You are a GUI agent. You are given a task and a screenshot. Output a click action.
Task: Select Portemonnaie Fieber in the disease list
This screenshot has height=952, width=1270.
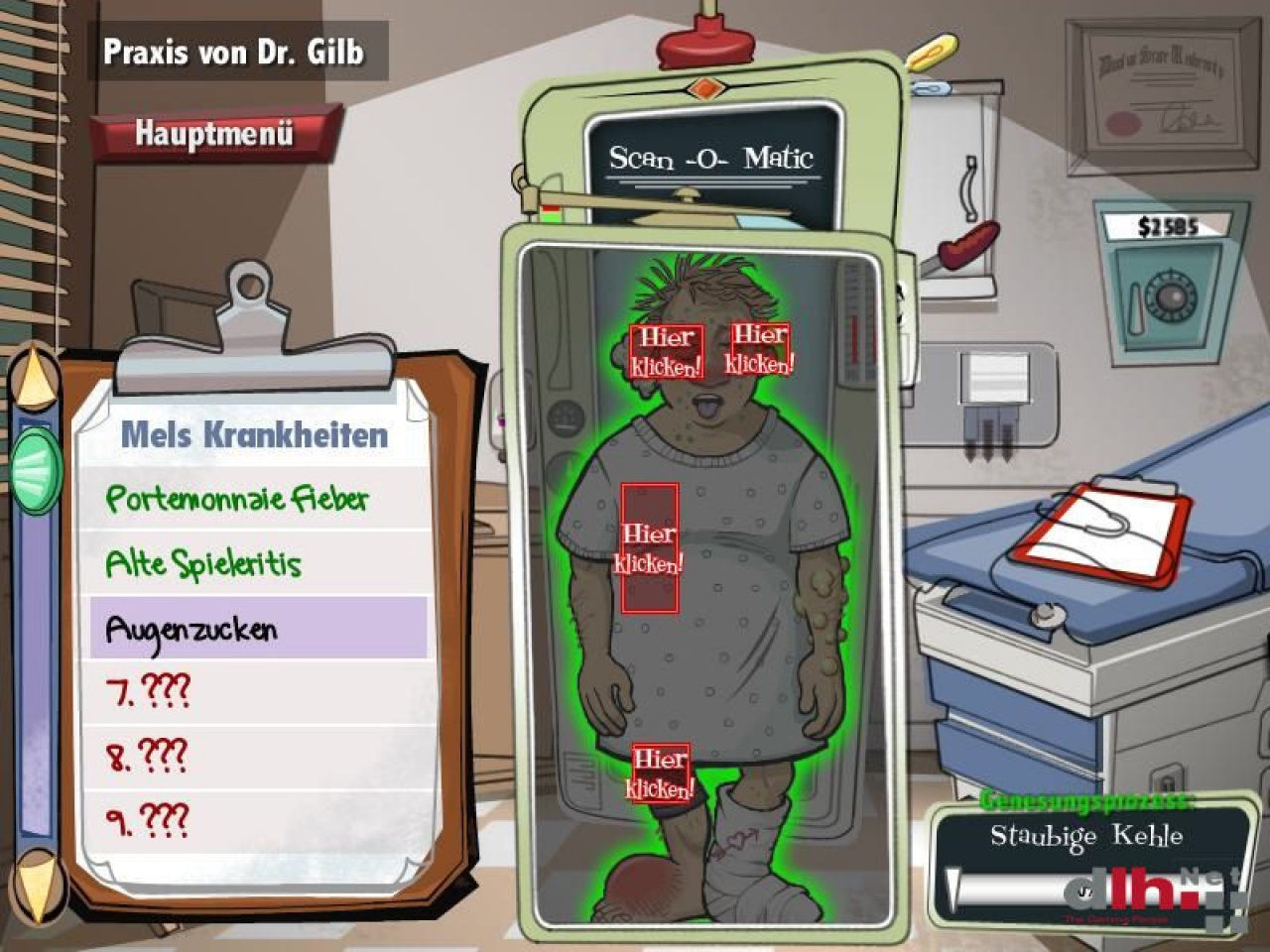(x=237, y=499)
